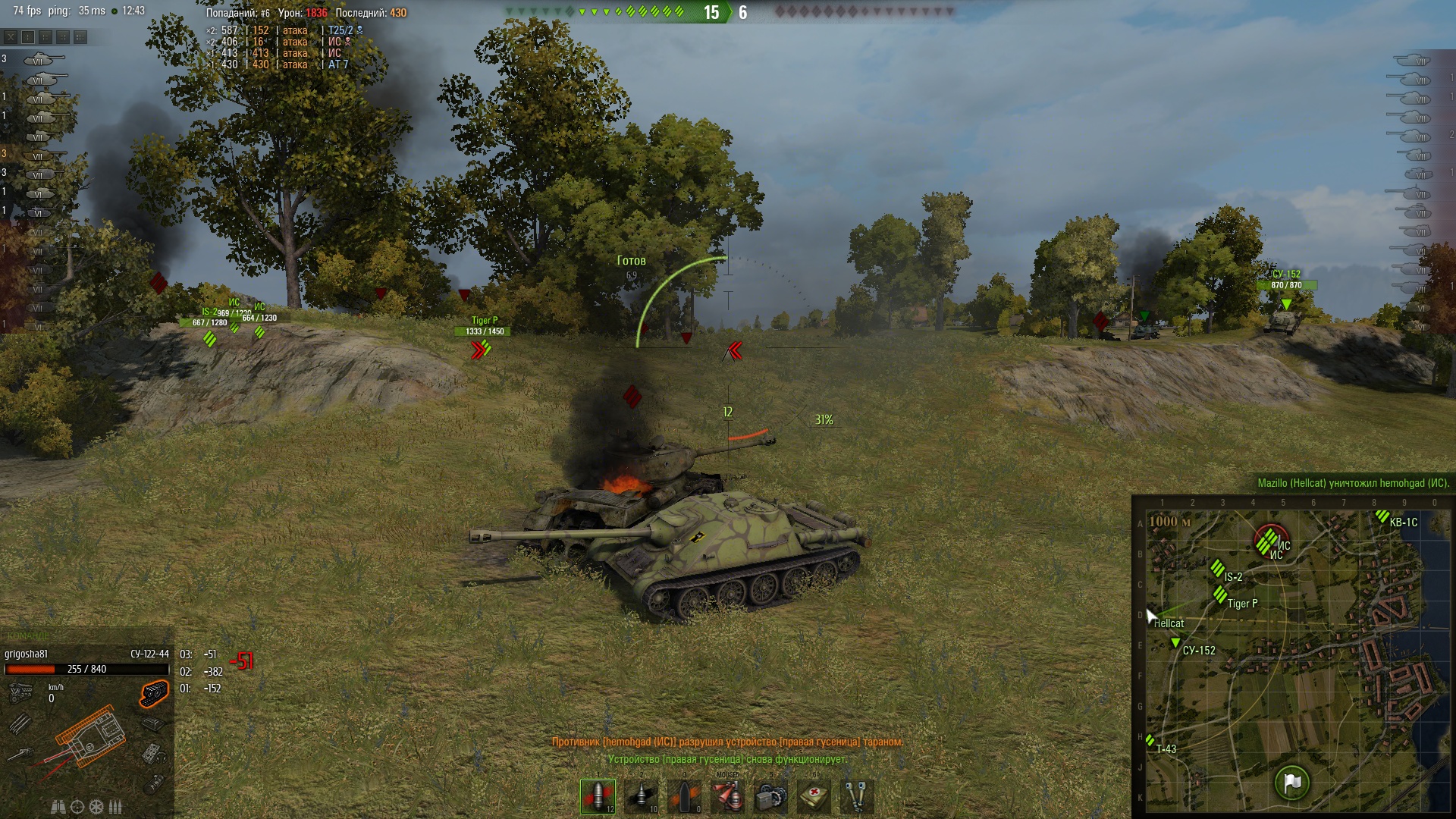Viewport: 1456px width, 819px height.
Task: Choose the black high-explosive shell with 0 rounds
Action: click(685, 796)
